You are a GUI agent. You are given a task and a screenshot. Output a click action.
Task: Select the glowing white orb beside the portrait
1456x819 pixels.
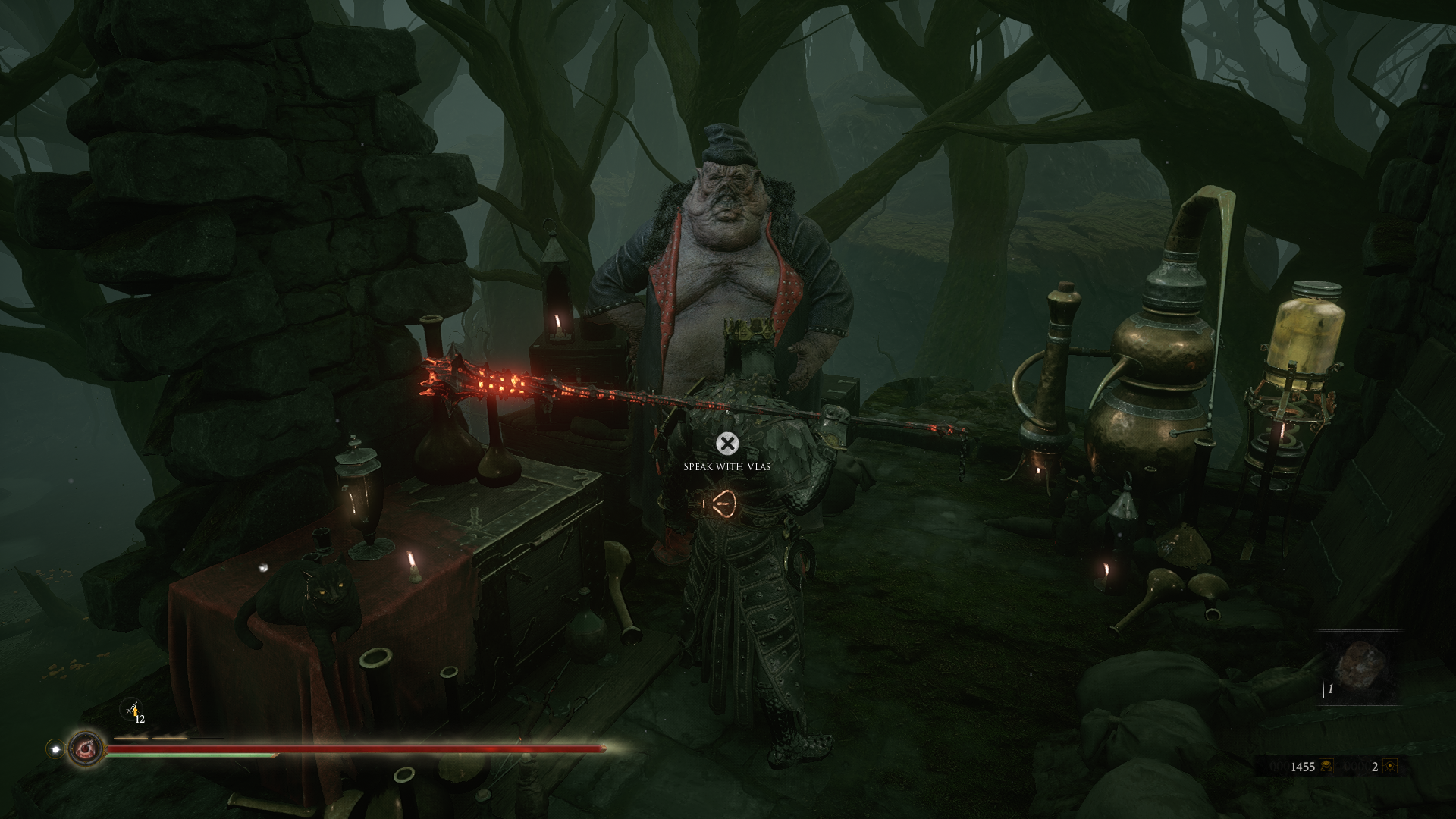(55, 748)
